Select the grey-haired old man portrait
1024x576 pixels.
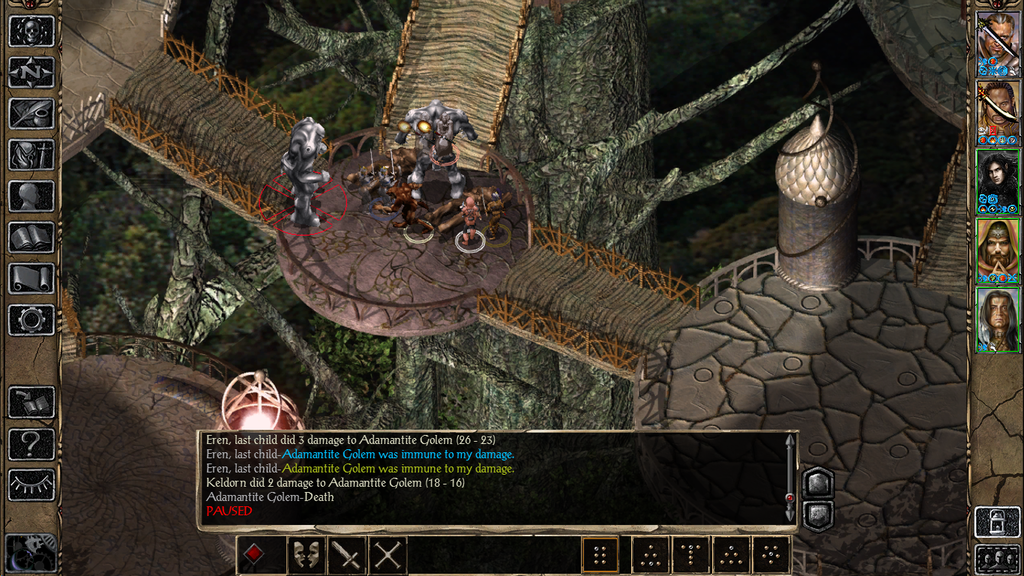(997, 318)
